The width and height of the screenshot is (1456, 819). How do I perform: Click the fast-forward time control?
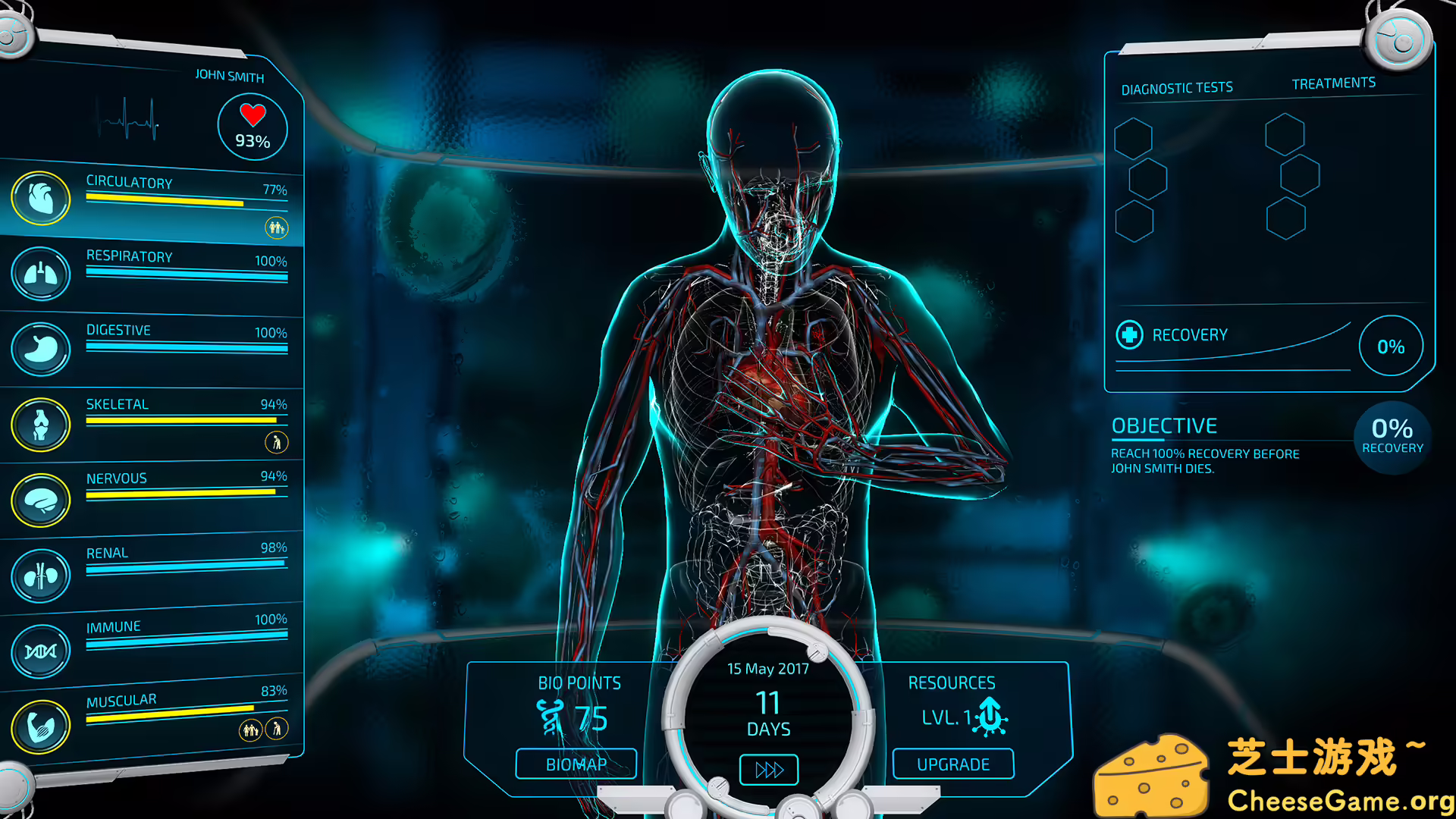tap(768, 768)
